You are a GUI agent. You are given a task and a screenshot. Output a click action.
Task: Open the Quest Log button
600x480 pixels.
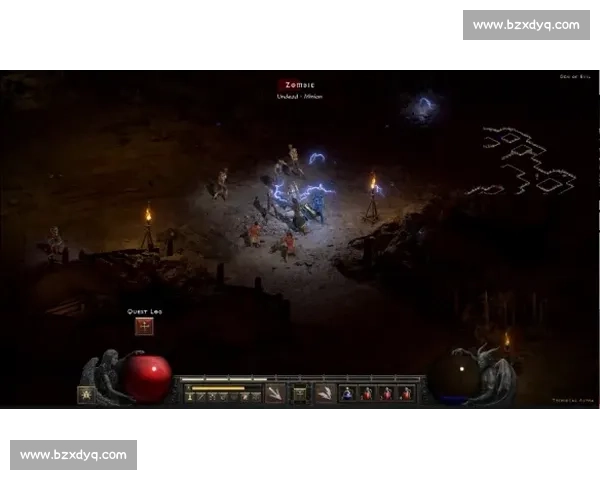click(145, 326)
